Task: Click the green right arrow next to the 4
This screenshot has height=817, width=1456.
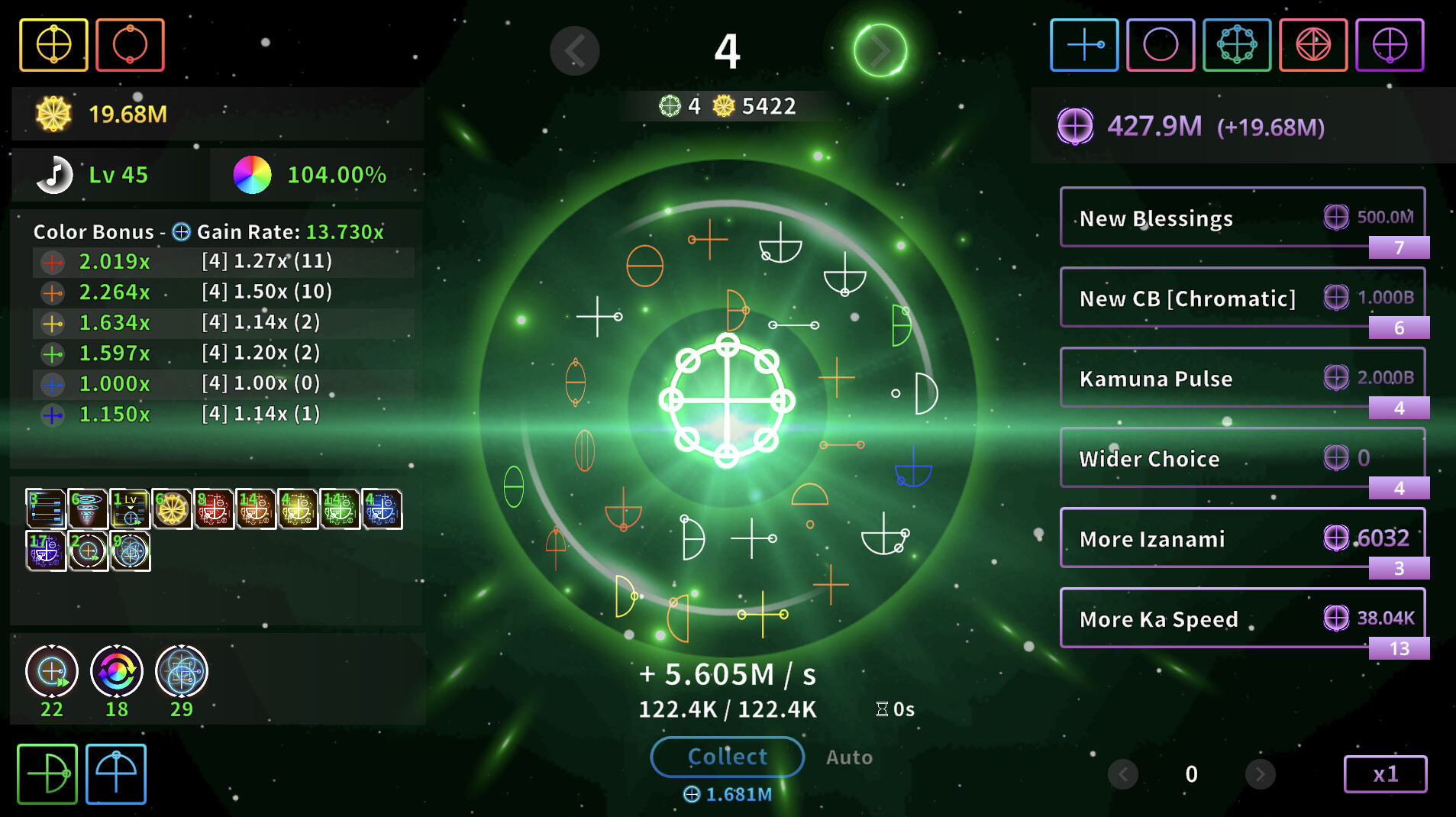Action: pos(880,50)
